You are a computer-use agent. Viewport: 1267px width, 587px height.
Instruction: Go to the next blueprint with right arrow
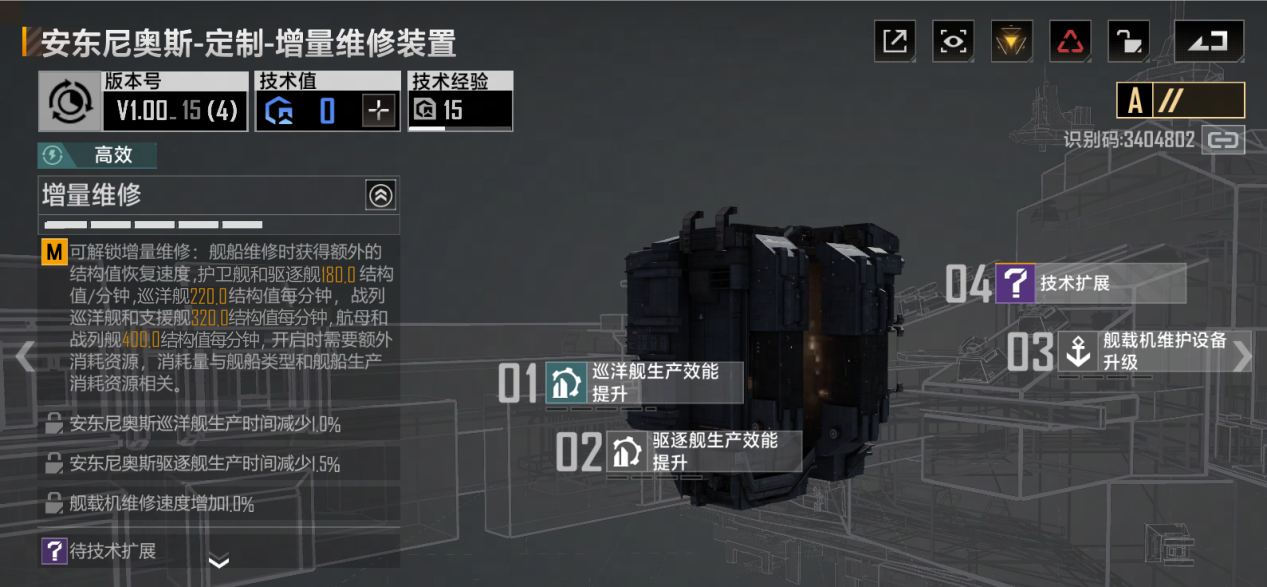point(1241,357)
